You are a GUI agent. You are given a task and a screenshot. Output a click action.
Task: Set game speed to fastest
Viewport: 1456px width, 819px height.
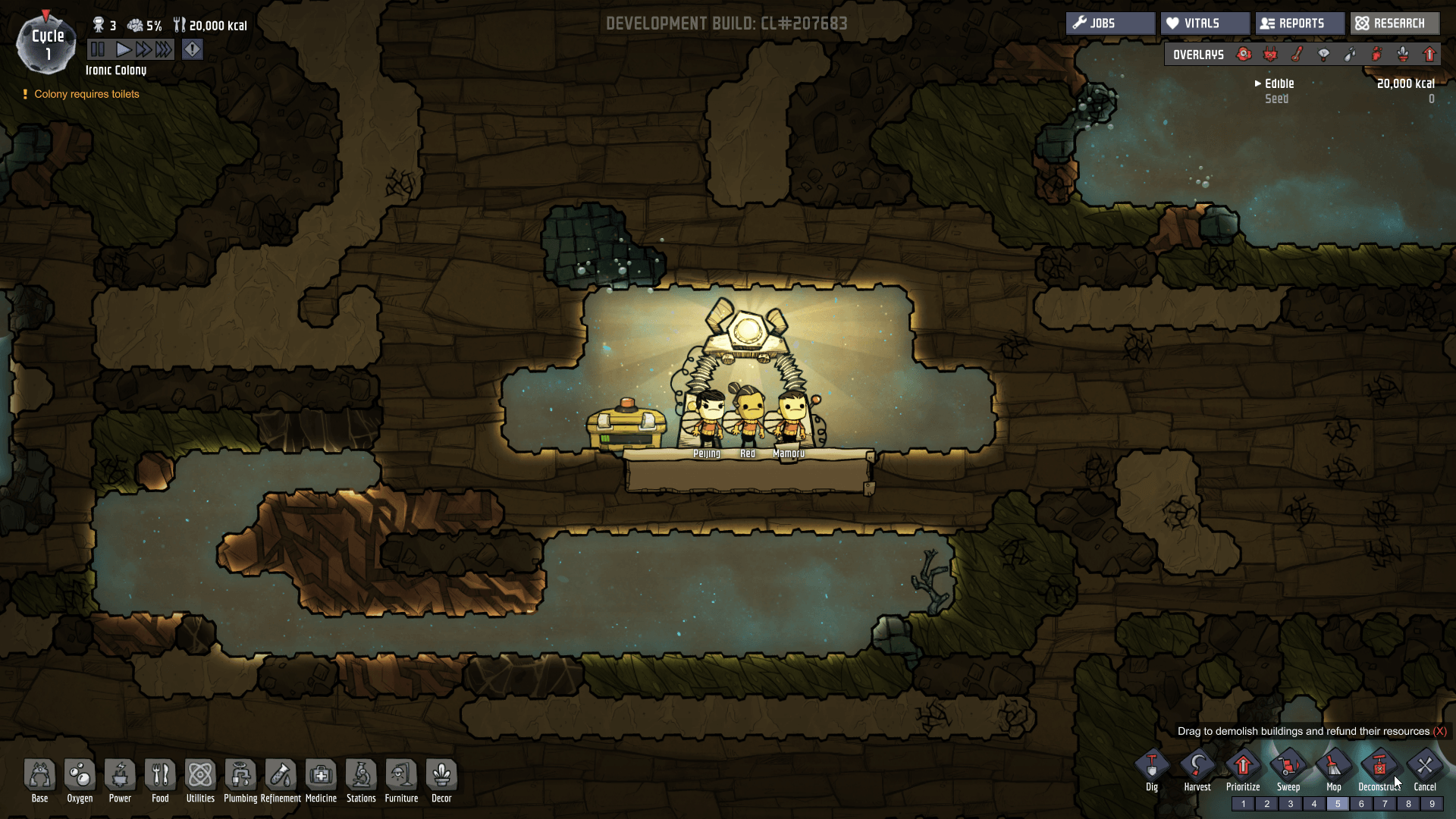pyautogui.click(x=164, y=50)
